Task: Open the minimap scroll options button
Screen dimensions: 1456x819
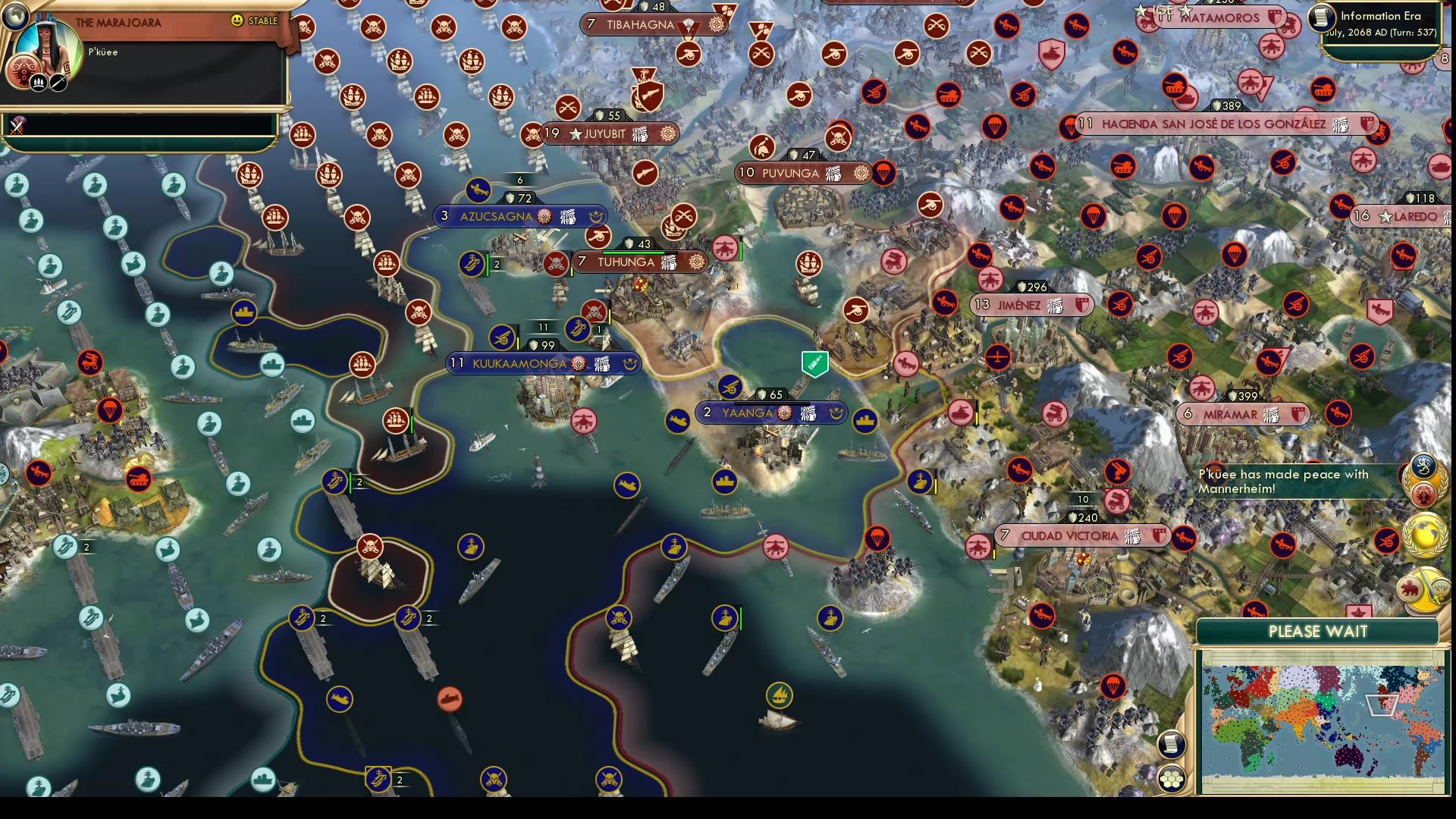Action: click(x=1171, y=744)
